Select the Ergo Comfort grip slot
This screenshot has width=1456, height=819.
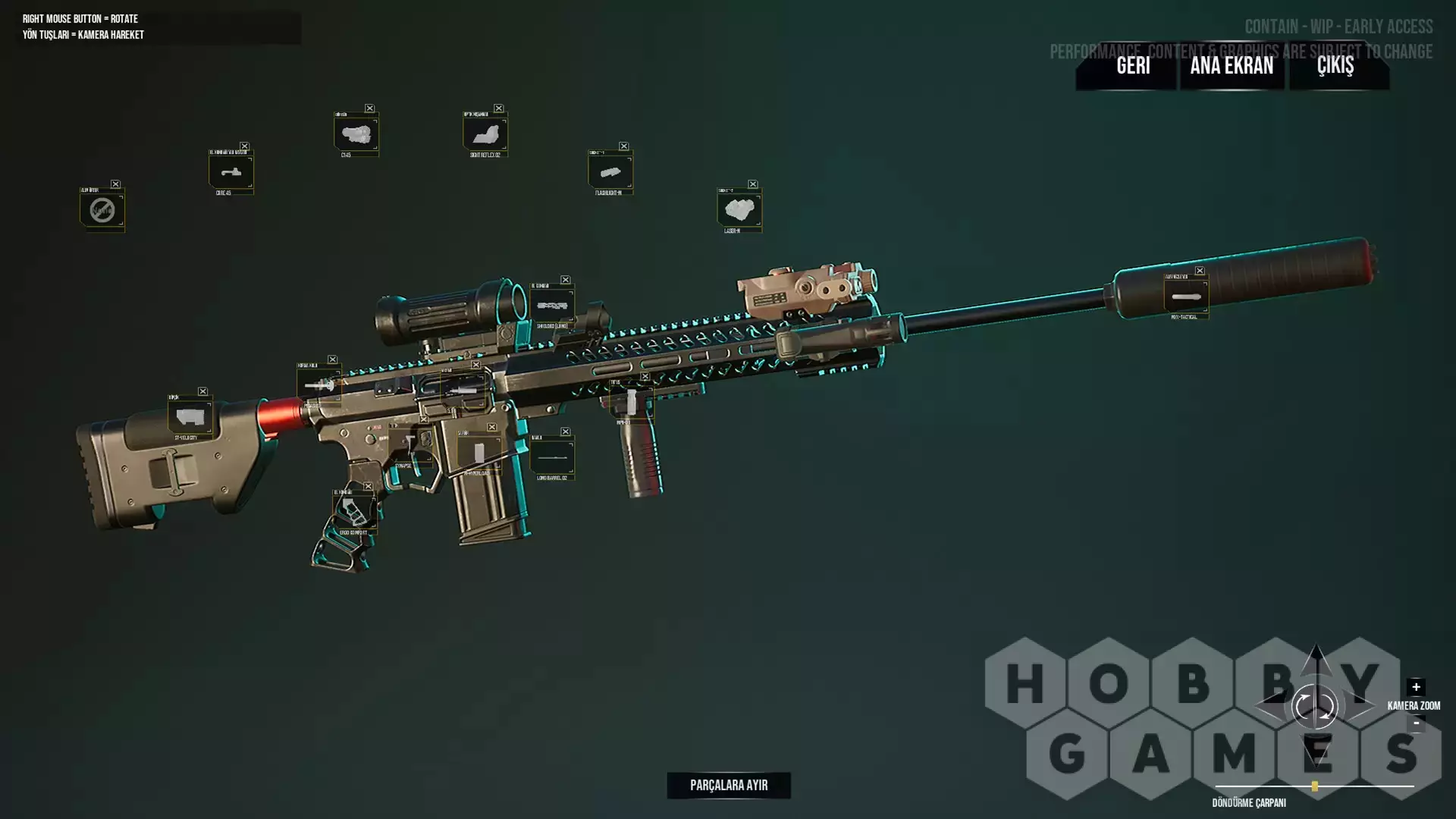[353, 512]
